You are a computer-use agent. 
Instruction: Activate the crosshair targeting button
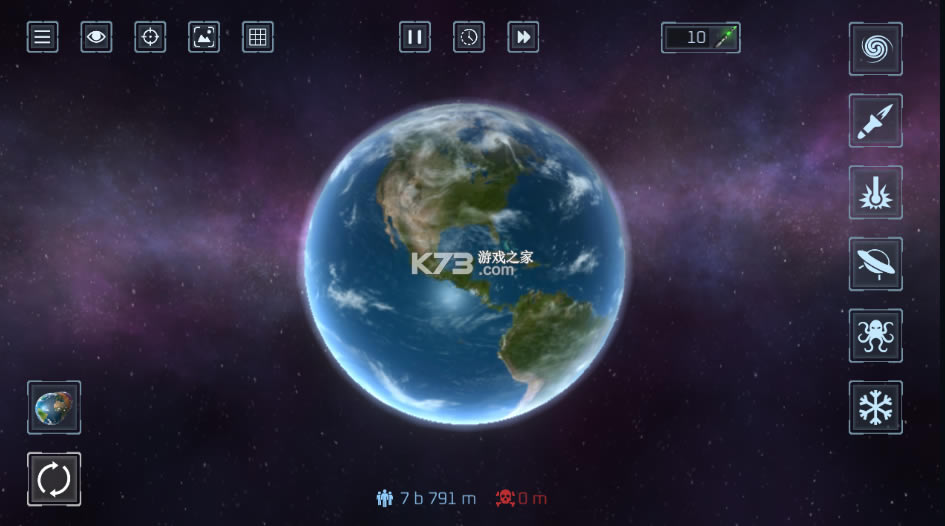click(150, 38)
